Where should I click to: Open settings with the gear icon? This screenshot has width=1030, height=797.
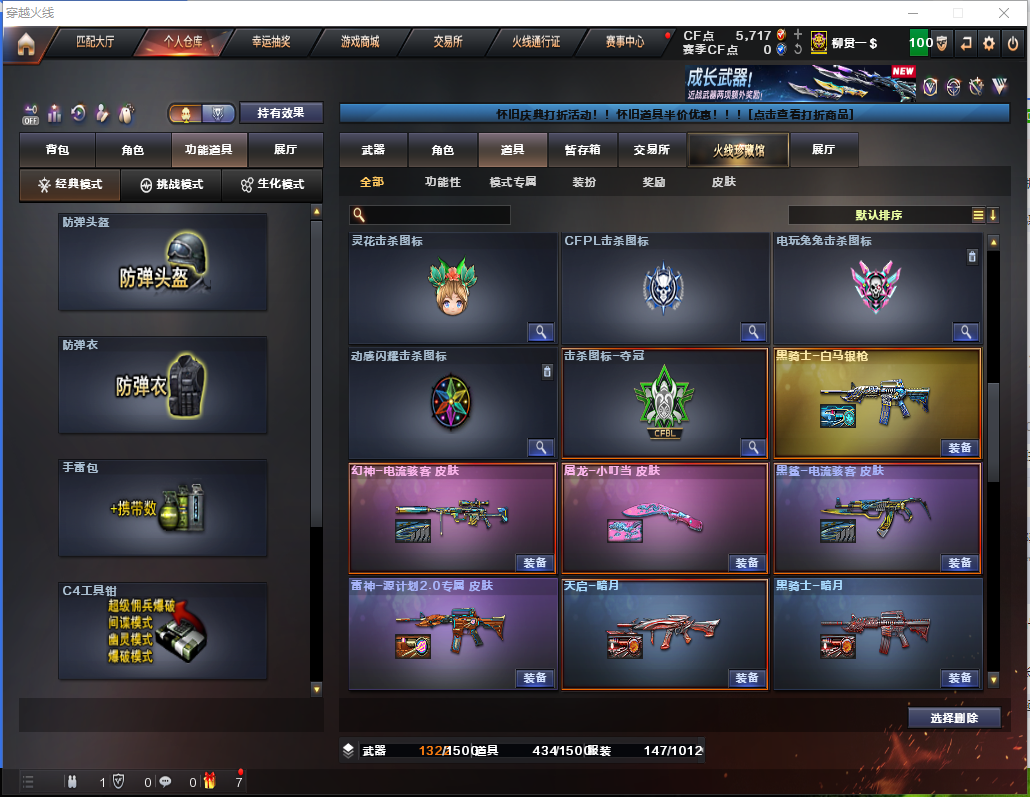(x=988, y=43)
